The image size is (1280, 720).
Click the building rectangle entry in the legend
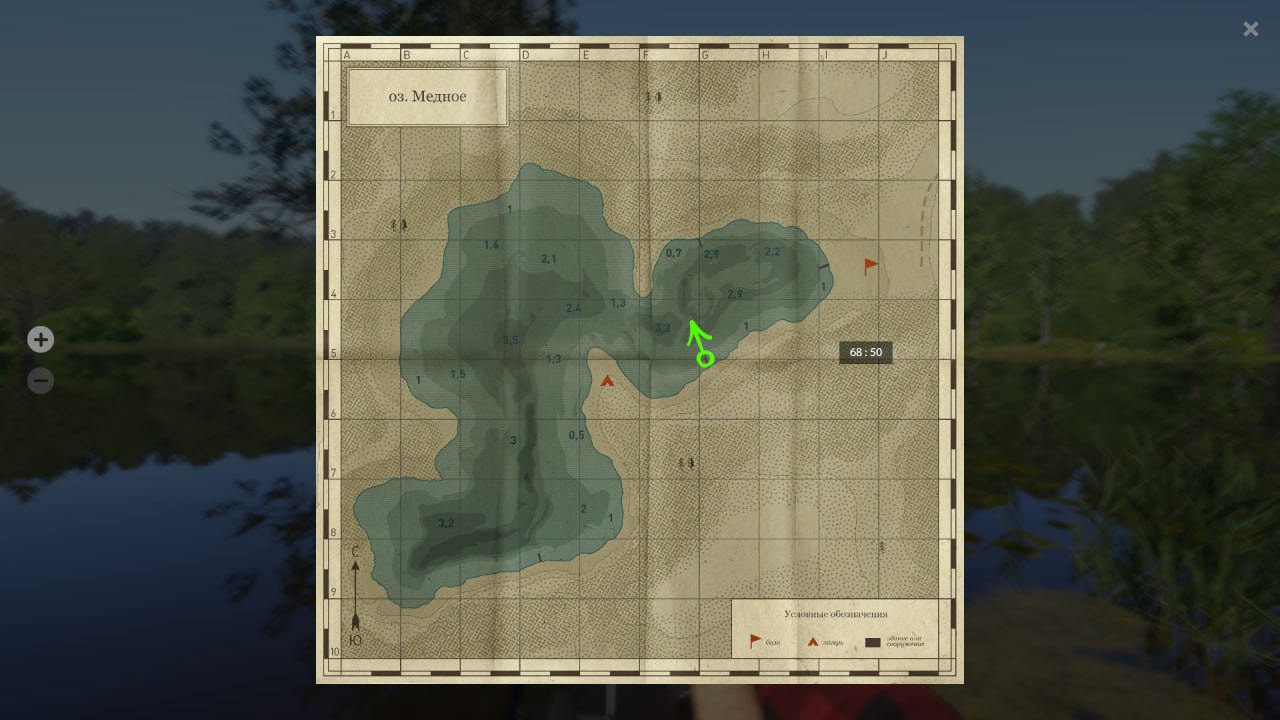click(873, 642)
